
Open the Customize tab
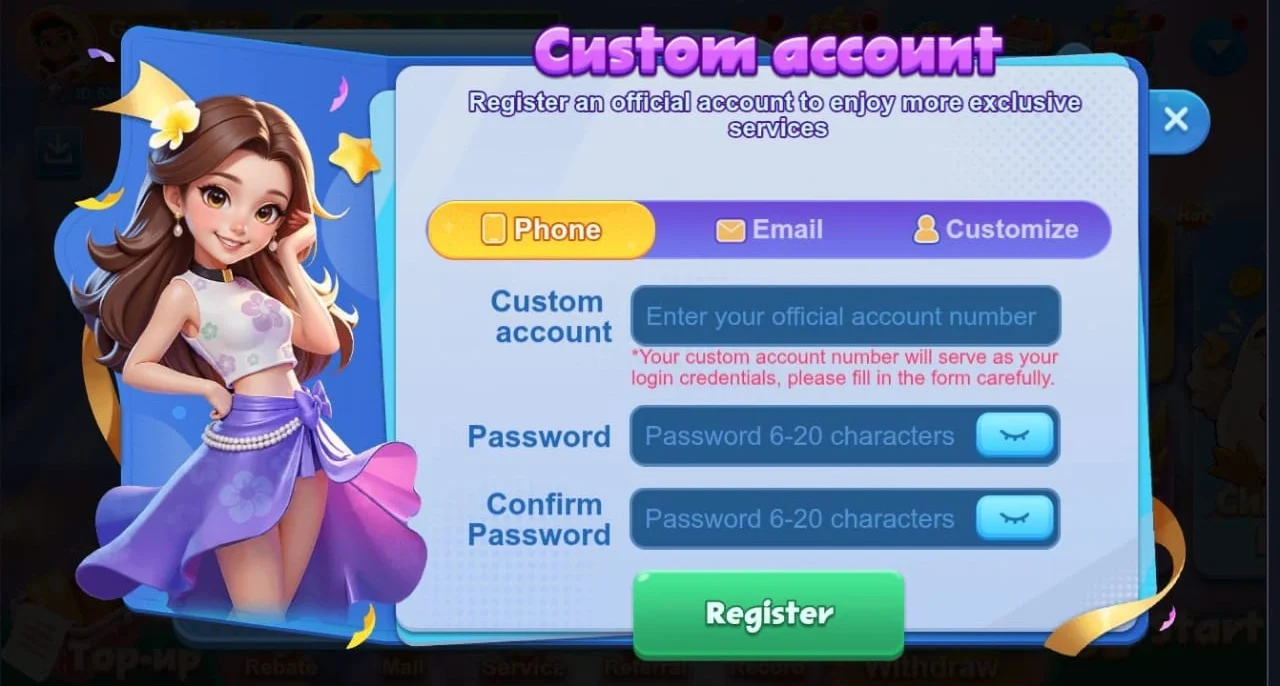tap(996, 230)
